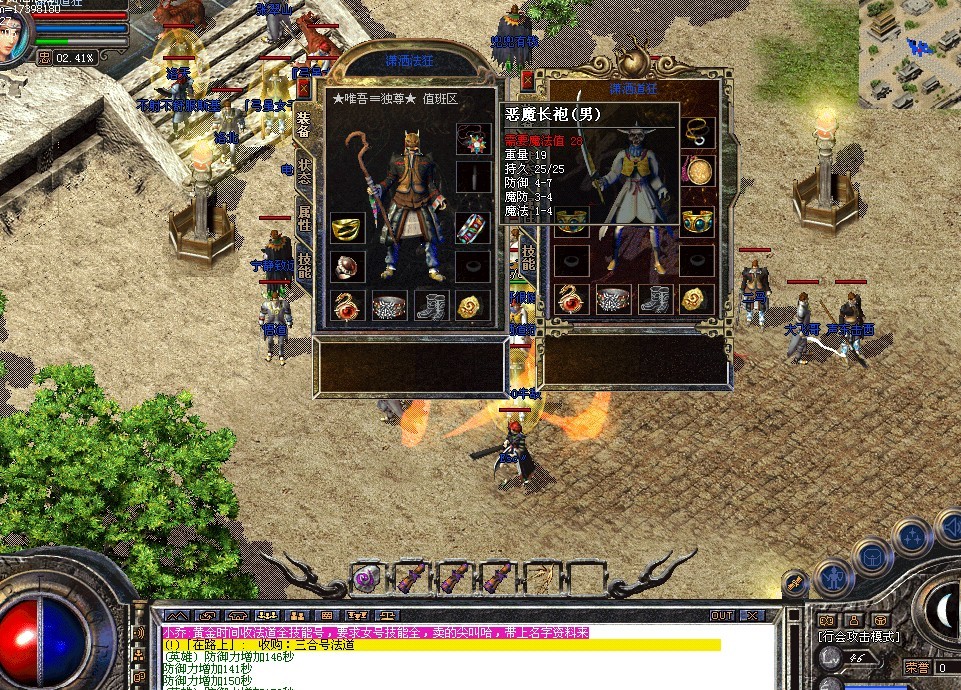Close the 潇洒法狂 equipment window
The image size is (961, 690).
(304, 89)
